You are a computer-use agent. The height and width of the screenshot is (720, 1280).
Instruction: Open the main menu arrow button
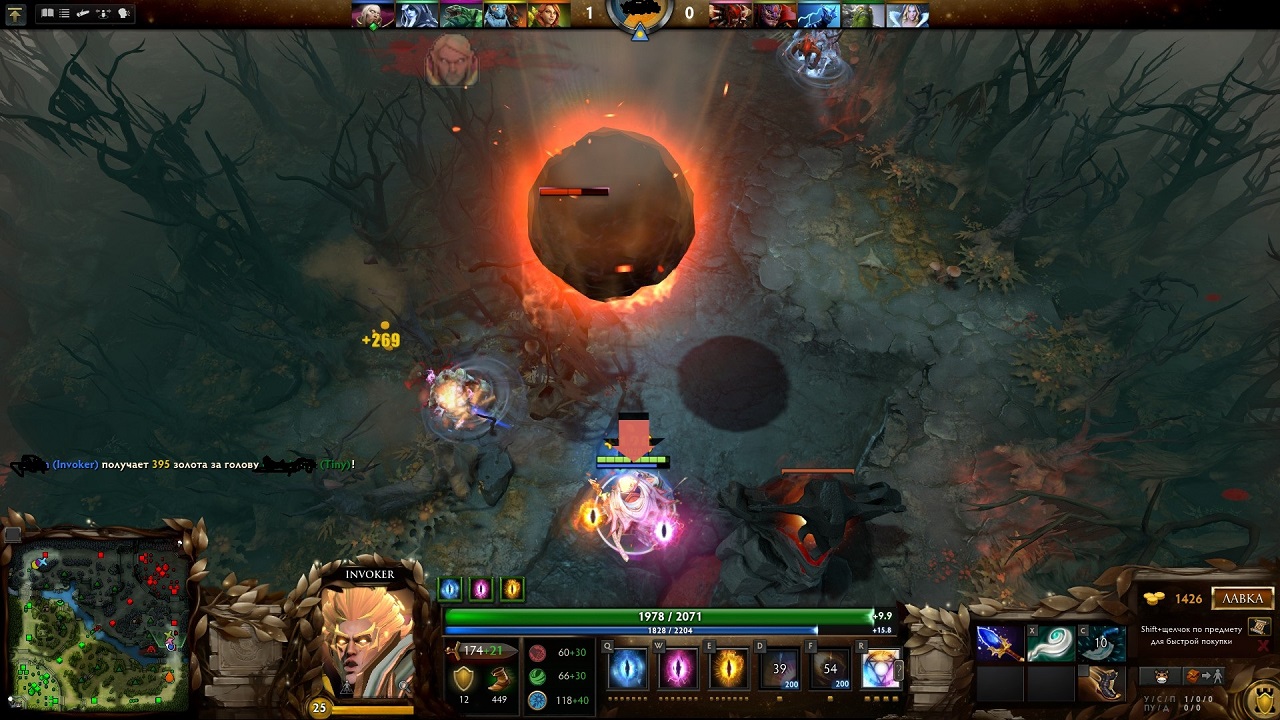pos(16,14)
